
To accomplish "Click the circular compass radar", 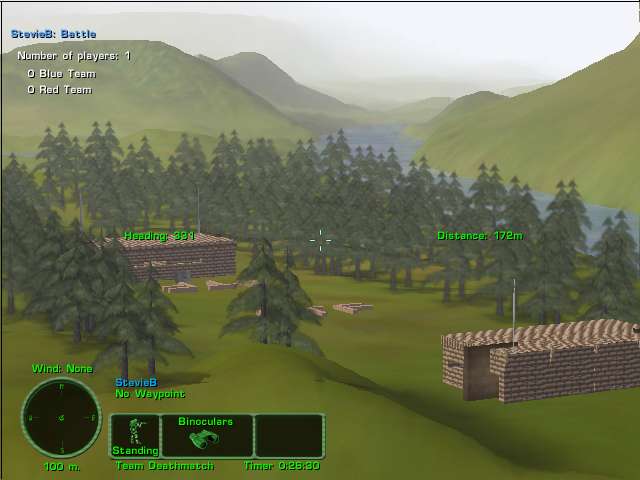I will (x=61, y=417).
